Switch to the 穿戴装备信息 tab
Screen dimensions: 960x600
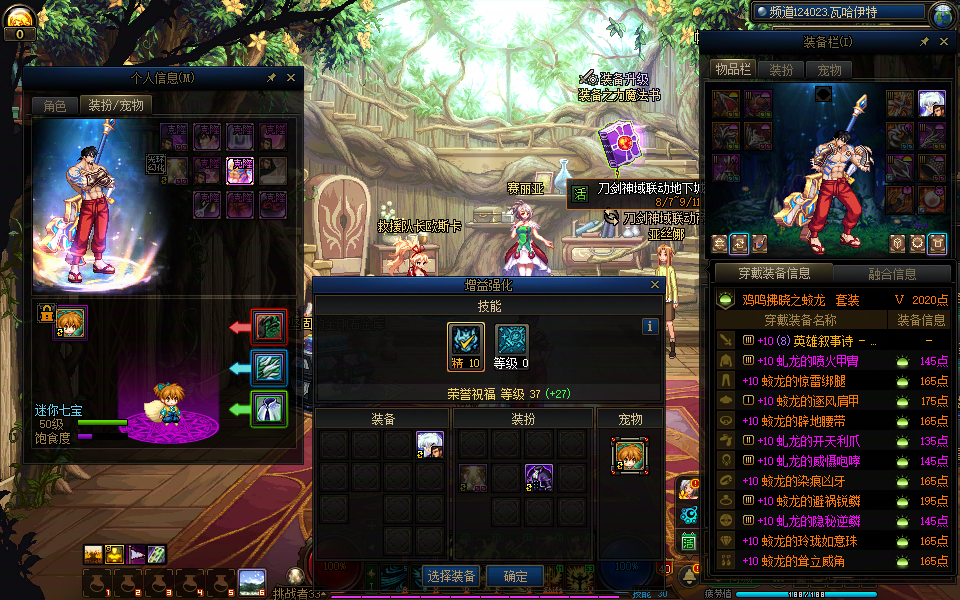[x=772, y=273]
